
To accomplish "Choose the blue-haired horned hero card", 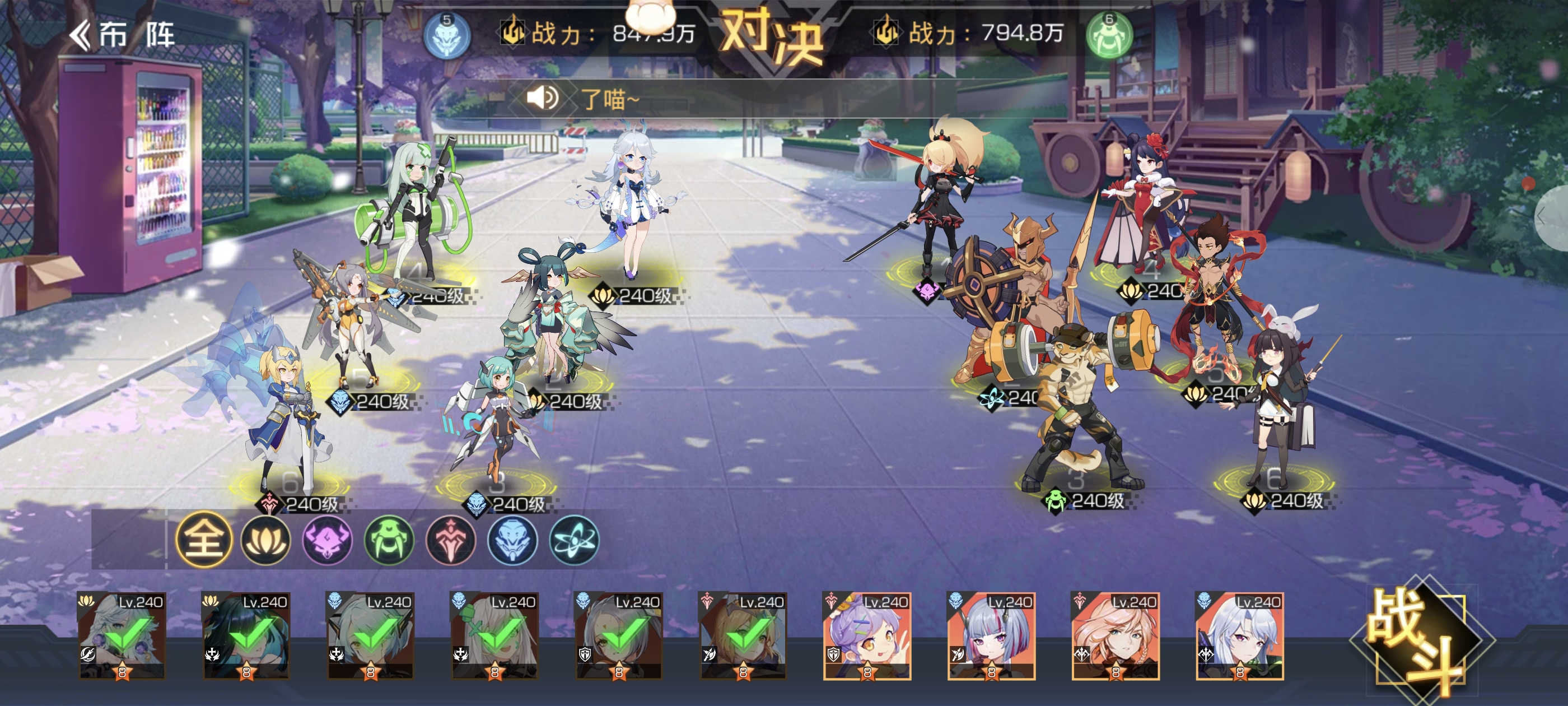I will (x=991, y=635).
